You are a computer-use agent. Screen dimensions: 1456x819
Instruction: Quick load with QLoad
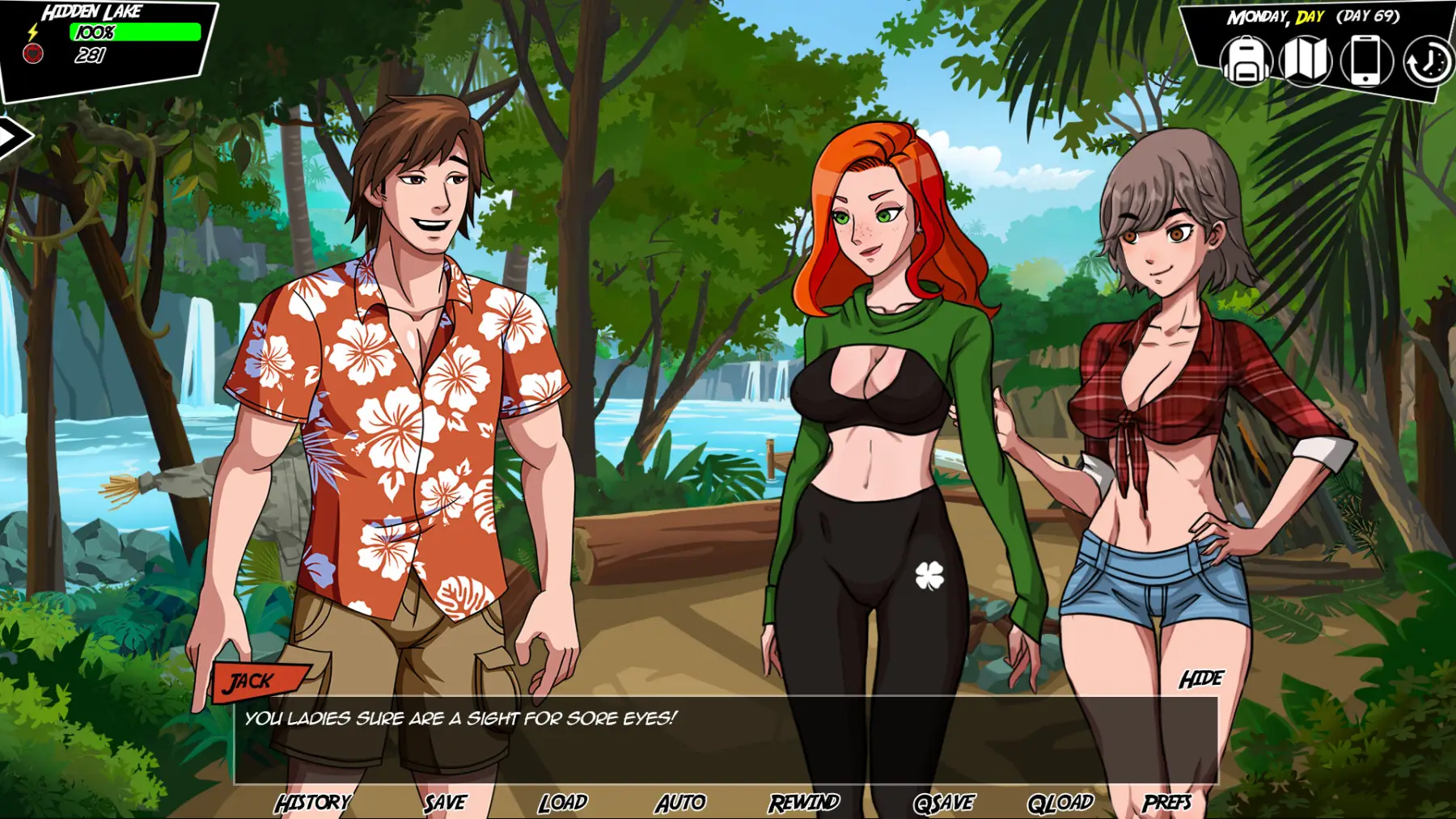(1060, 802)
